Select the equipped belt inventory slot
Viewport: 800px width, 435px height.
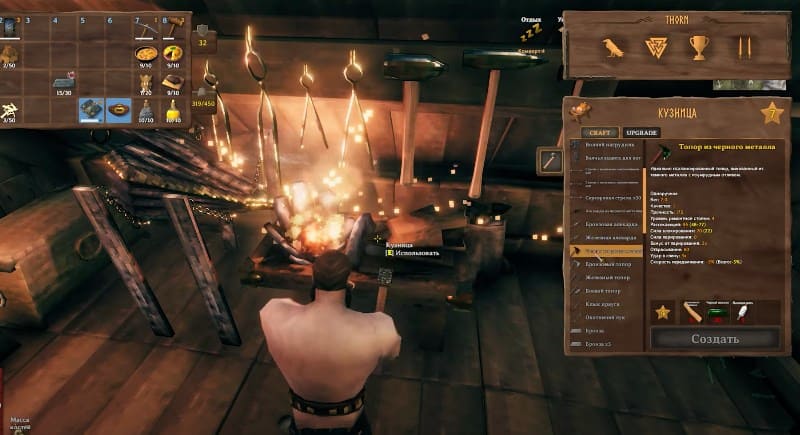click(x=120, y=108)
